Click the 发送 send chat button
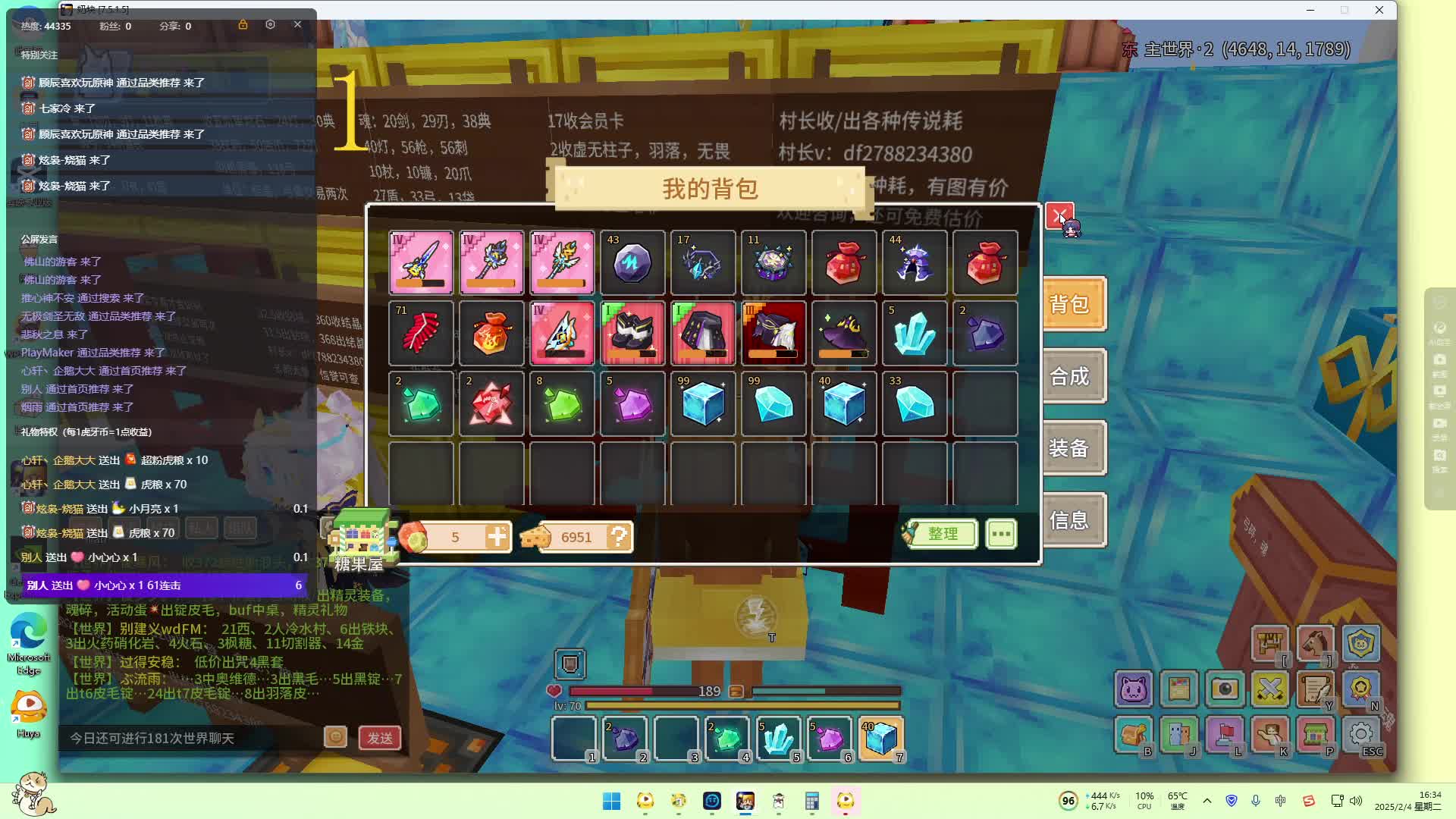1456x819 pixels. coord(380,738)
